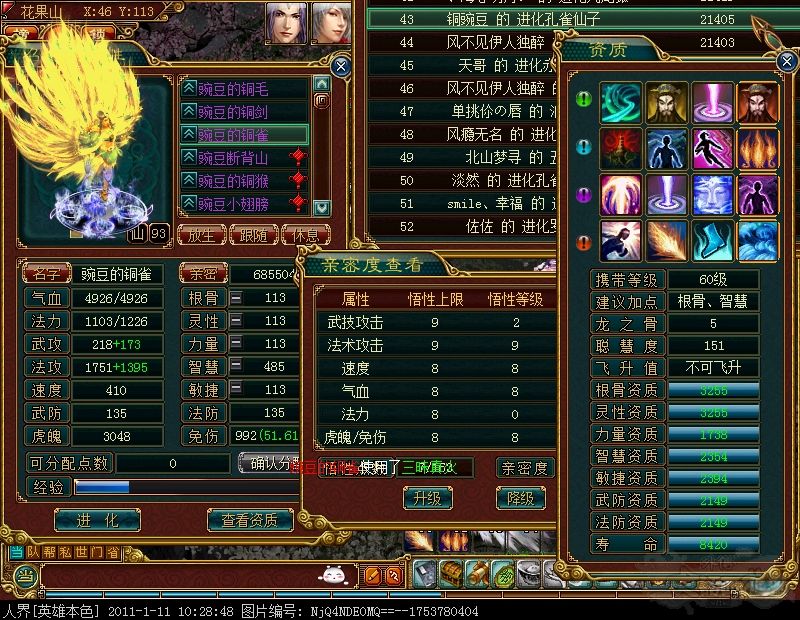Select pet 豌豆的铜剑 in the list
The width and height of the screenshot is (800, 620).
[x=240, y=111]
